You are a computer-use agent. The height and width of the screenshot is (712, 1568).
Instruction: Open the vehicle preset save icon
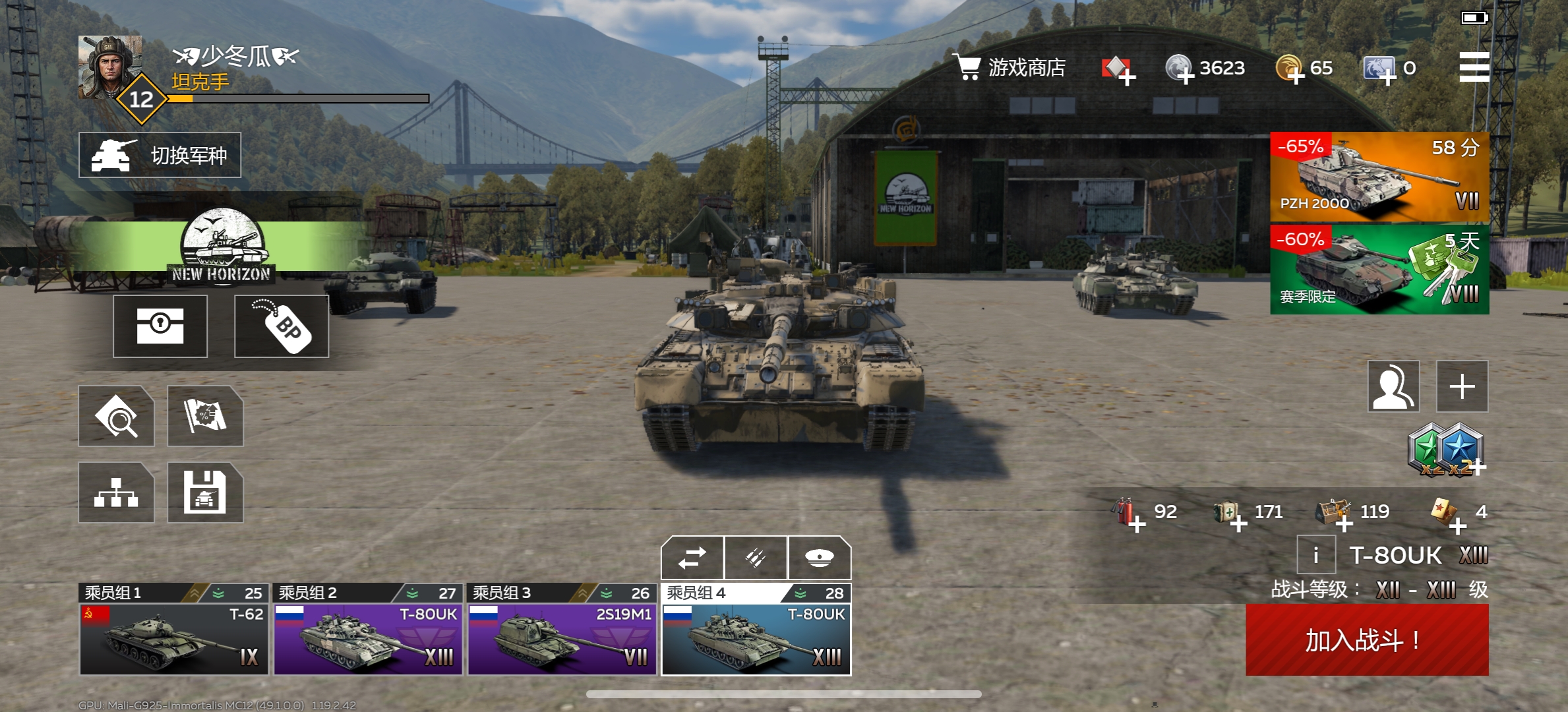[205, 492]
